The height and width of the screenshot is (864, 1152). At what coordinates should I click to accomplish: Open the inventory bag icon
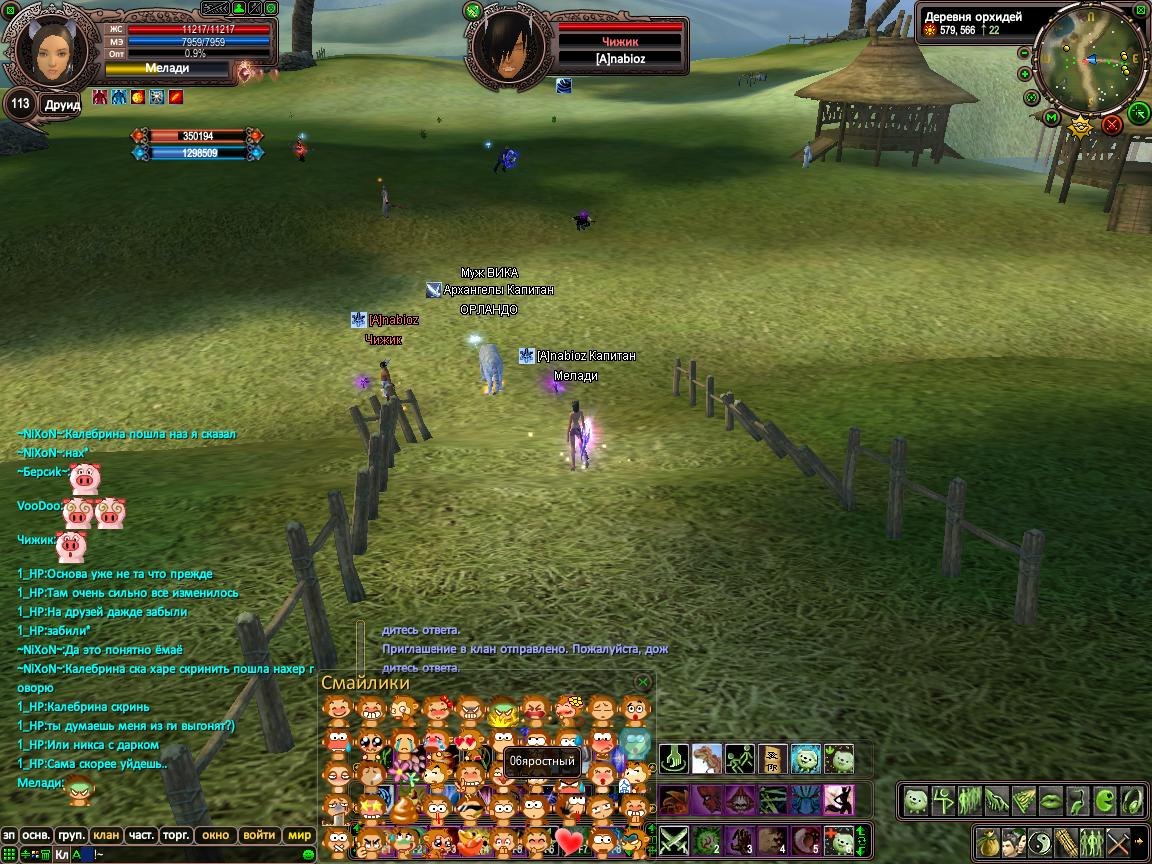(x=987, y=841)
